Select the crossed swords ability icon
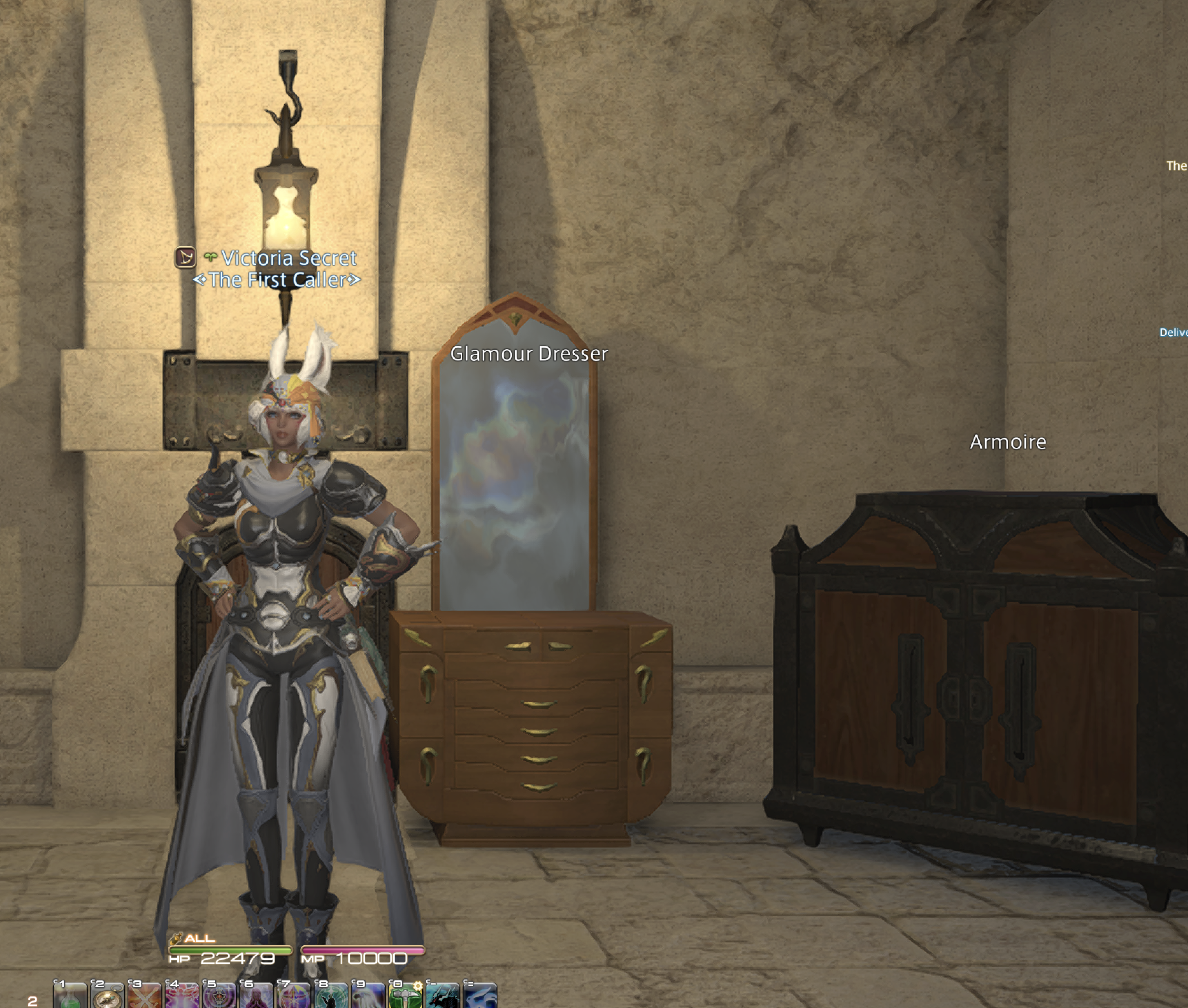Viewport: 1188px width, 1008px height. 145,997
